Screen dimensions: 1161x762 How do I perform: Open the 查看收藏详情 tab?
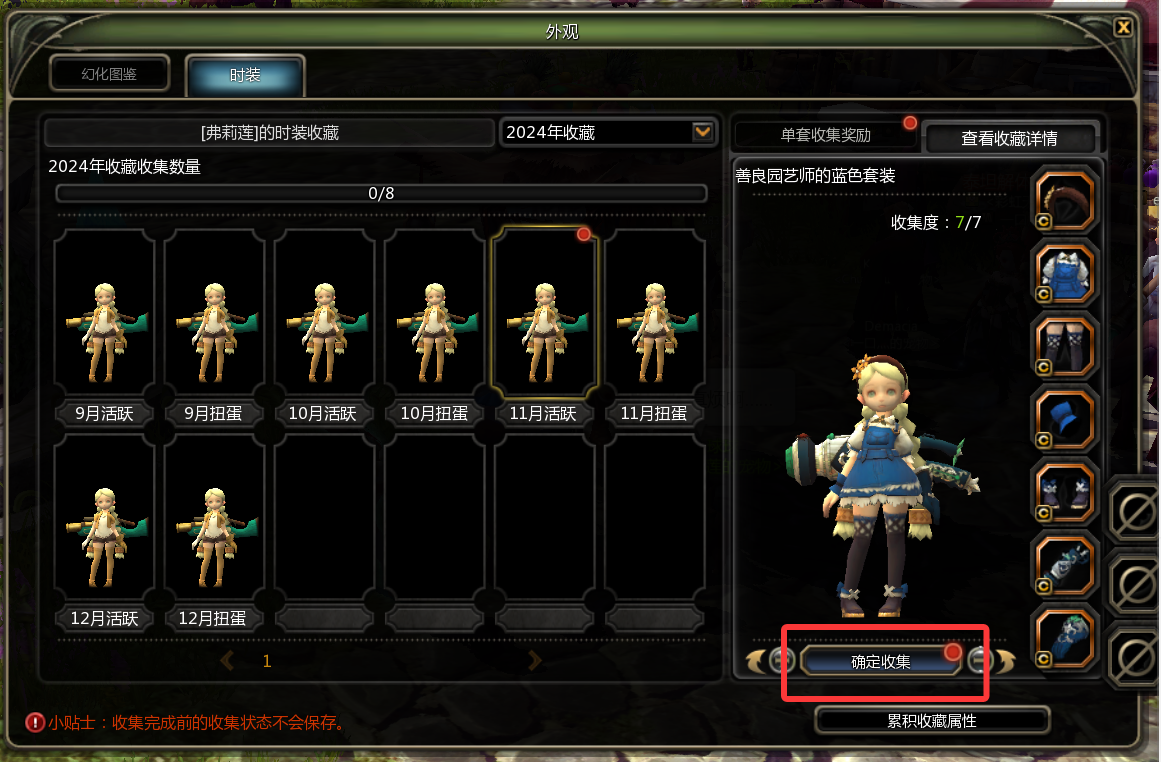tap(1008, 138)
